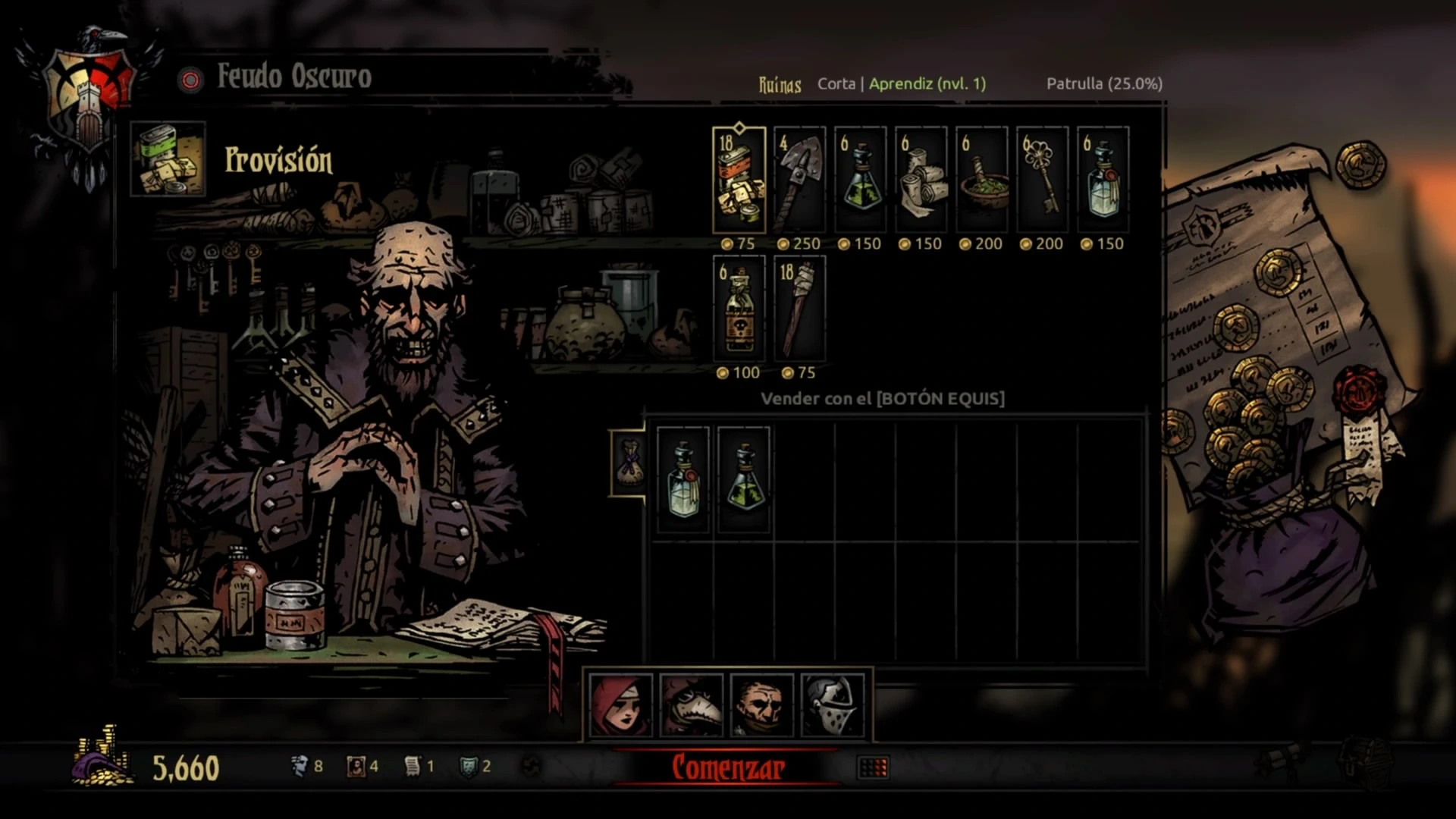Pick the green antivenom in the shop row
This screenshot has height=819, width=1456.
pos(860,180)
